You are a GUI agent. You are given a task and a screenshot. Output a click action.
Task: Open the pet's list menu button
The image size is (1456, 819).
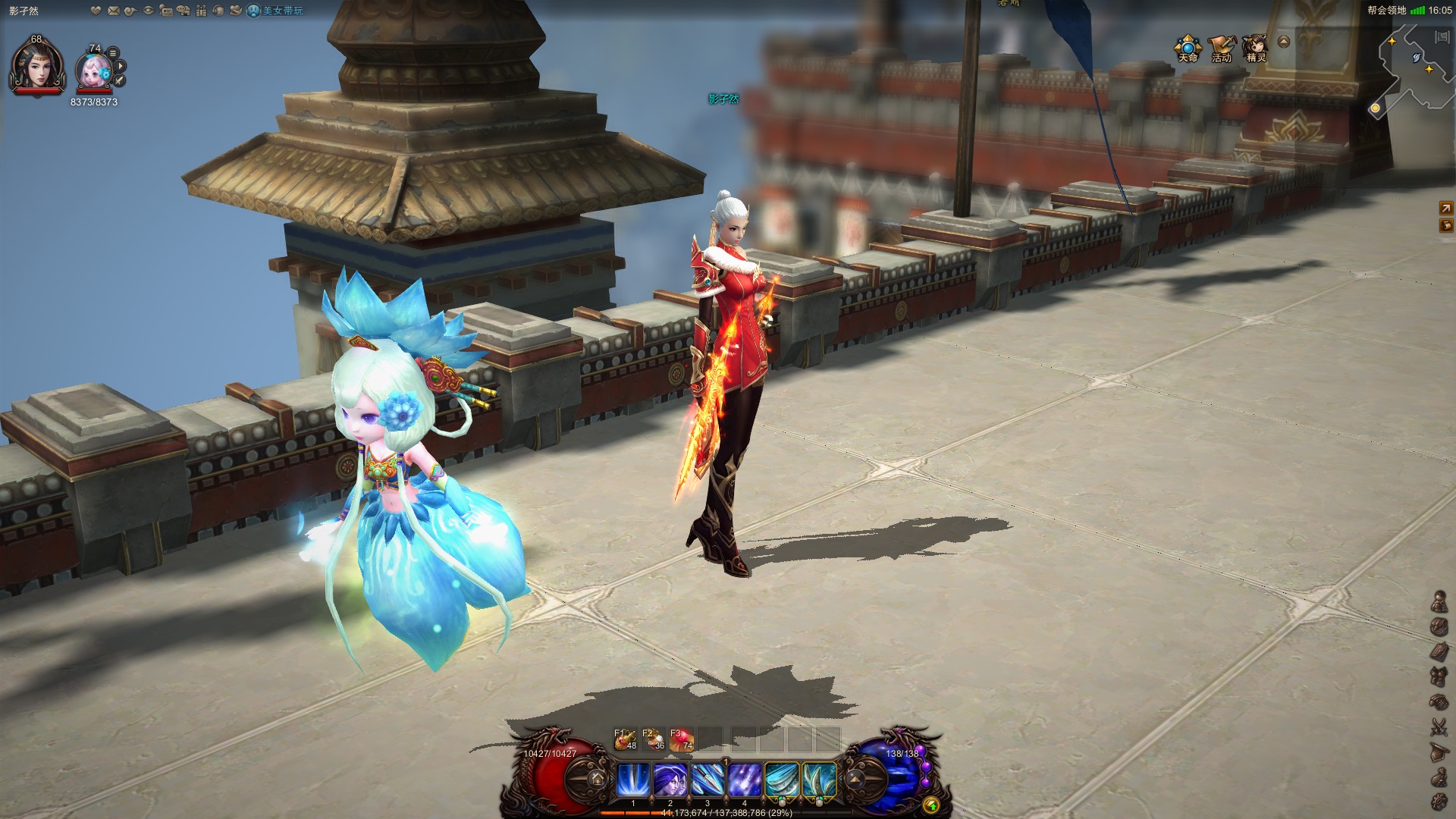click(113, 52)
